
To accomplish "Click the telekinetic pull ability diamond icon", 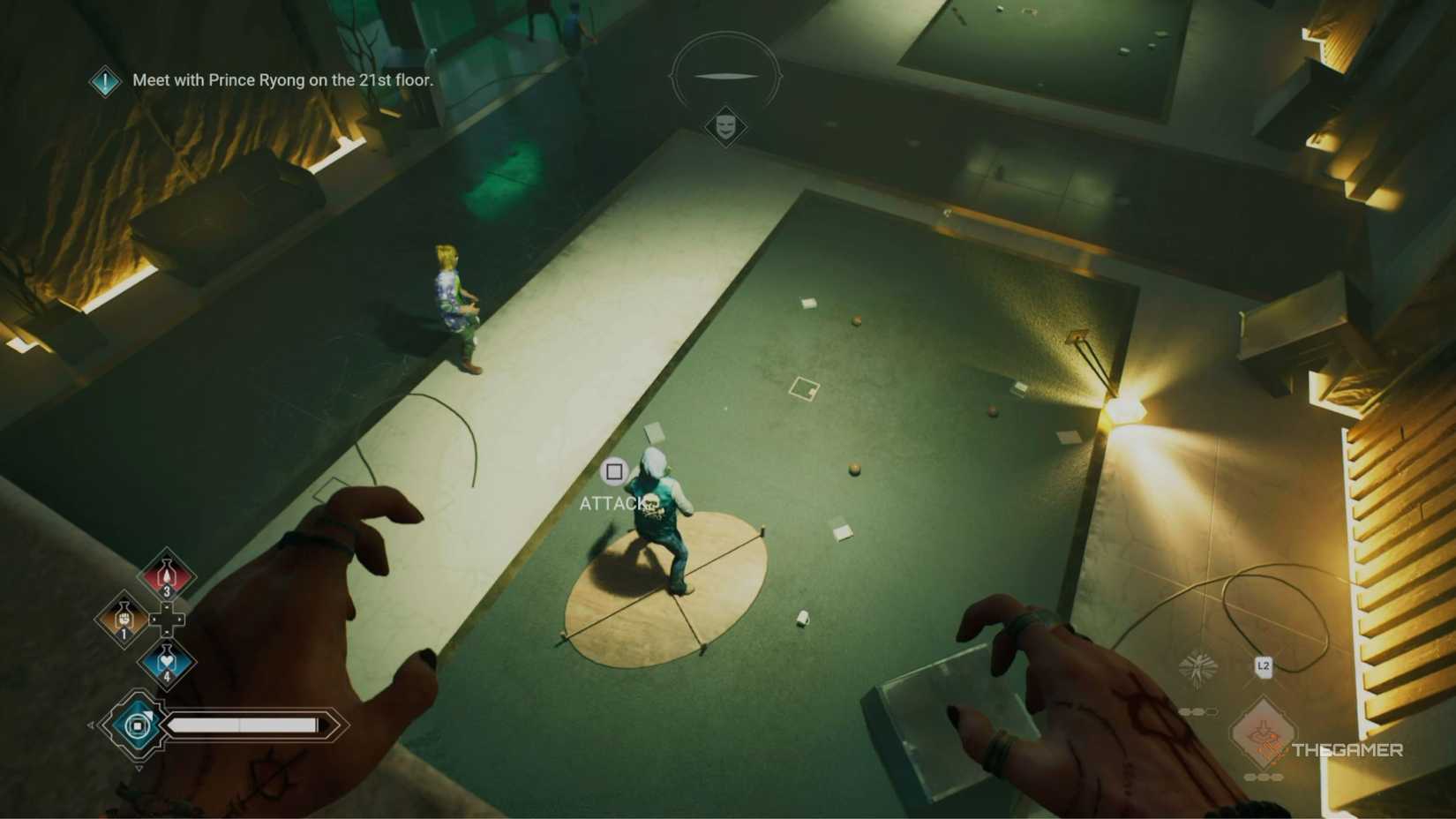I will (x=1264, y=732).
